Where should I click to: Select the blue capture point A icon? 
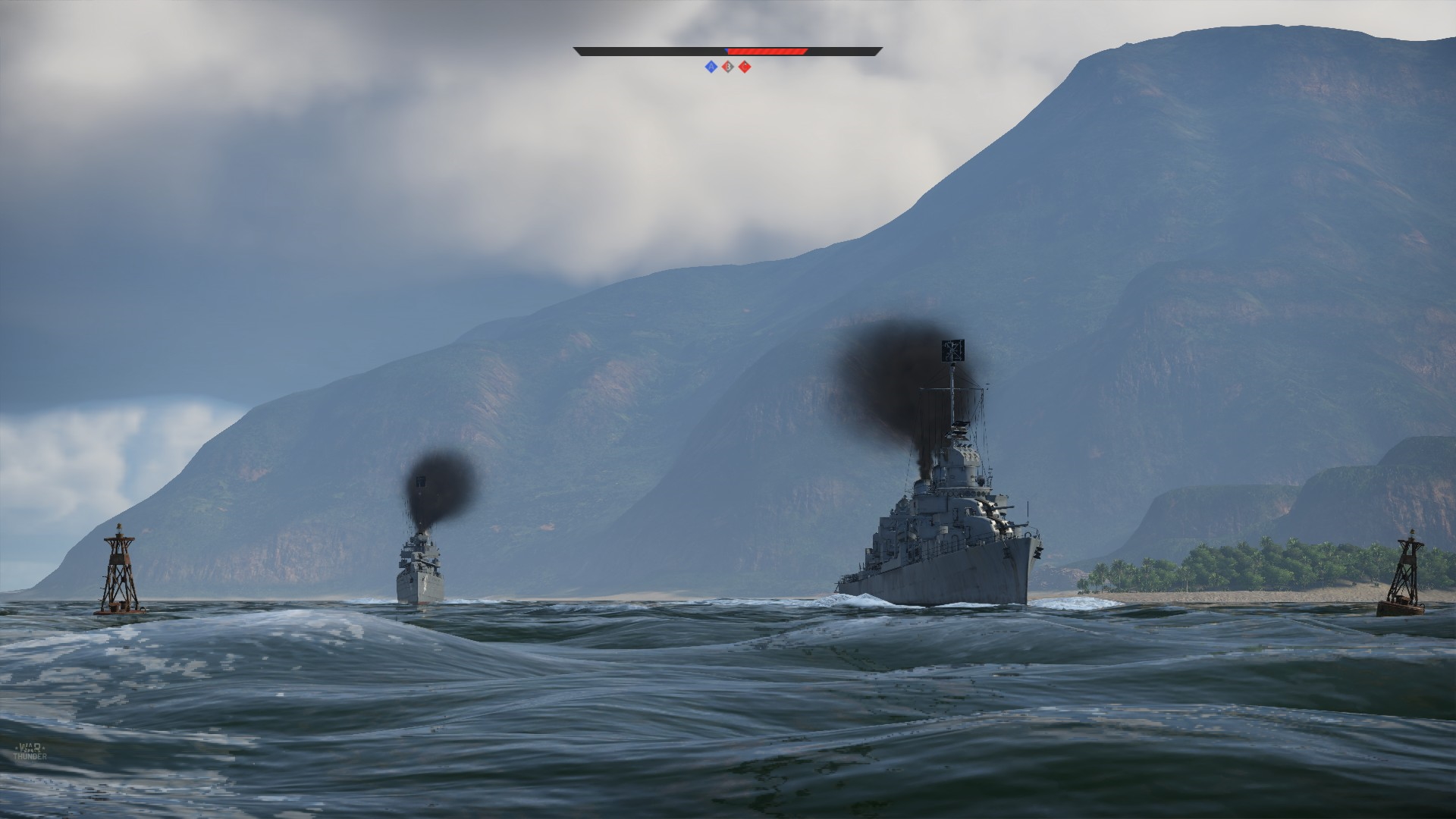[x=711, y=67]
